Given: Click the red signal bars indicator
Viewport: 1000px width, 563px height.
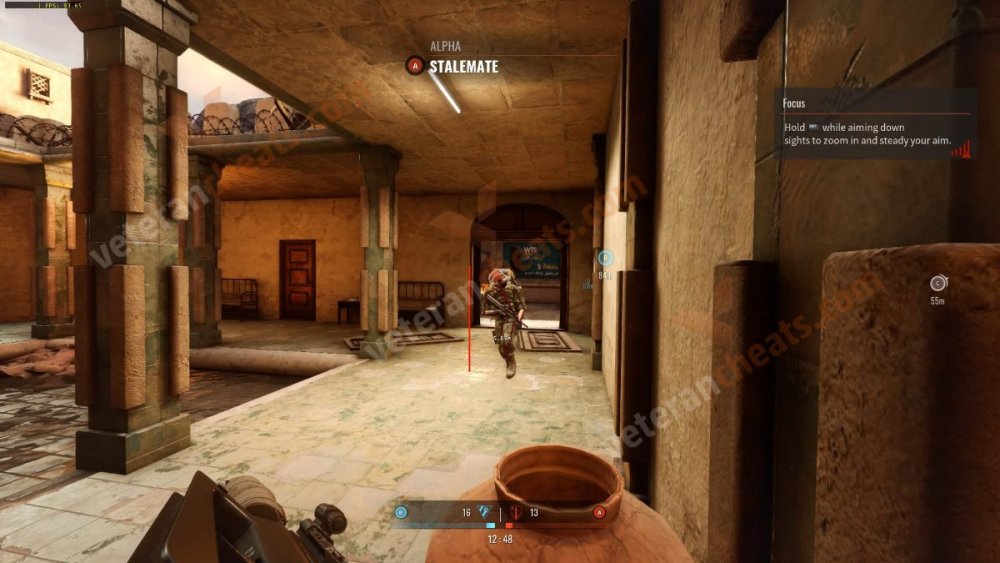Looking at the screenshot, I should coord(960,149).
